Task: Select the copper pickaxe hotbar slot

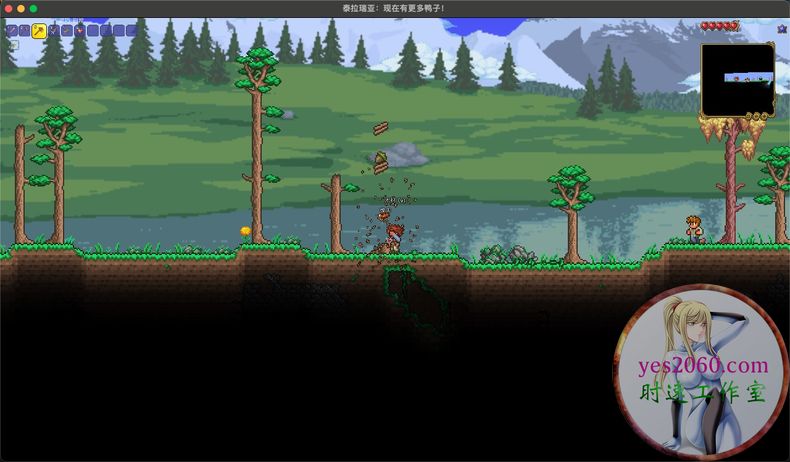Action: coord(25,31)
